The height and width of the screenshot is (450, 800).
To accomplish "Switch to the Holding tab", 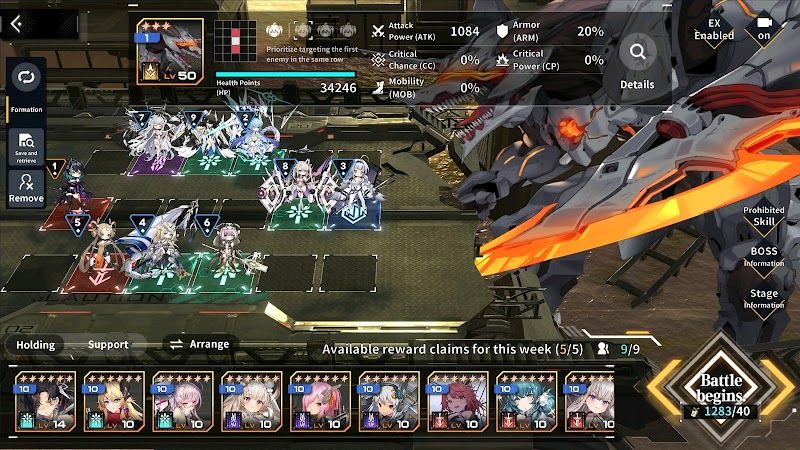I will tap(35, 344).
